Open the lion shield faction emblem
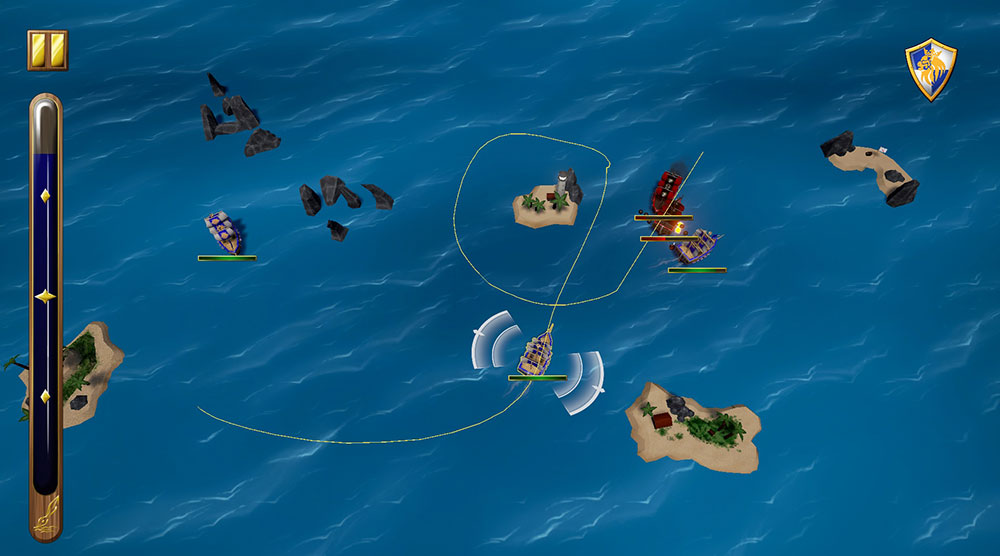The height and width of the screenshot is (556, 1000). coord(930,69)
